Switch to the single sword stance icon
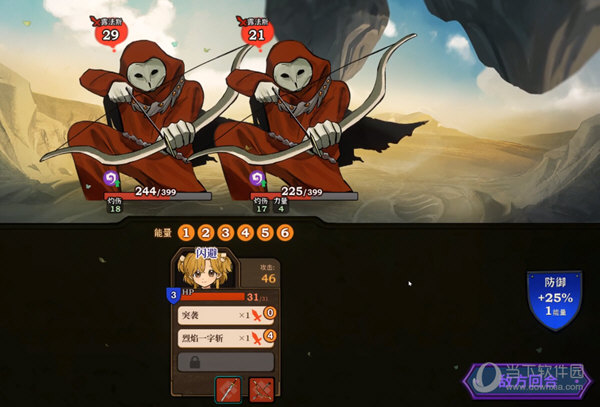The height and width of the screenshot is (407, 600). 228,389
